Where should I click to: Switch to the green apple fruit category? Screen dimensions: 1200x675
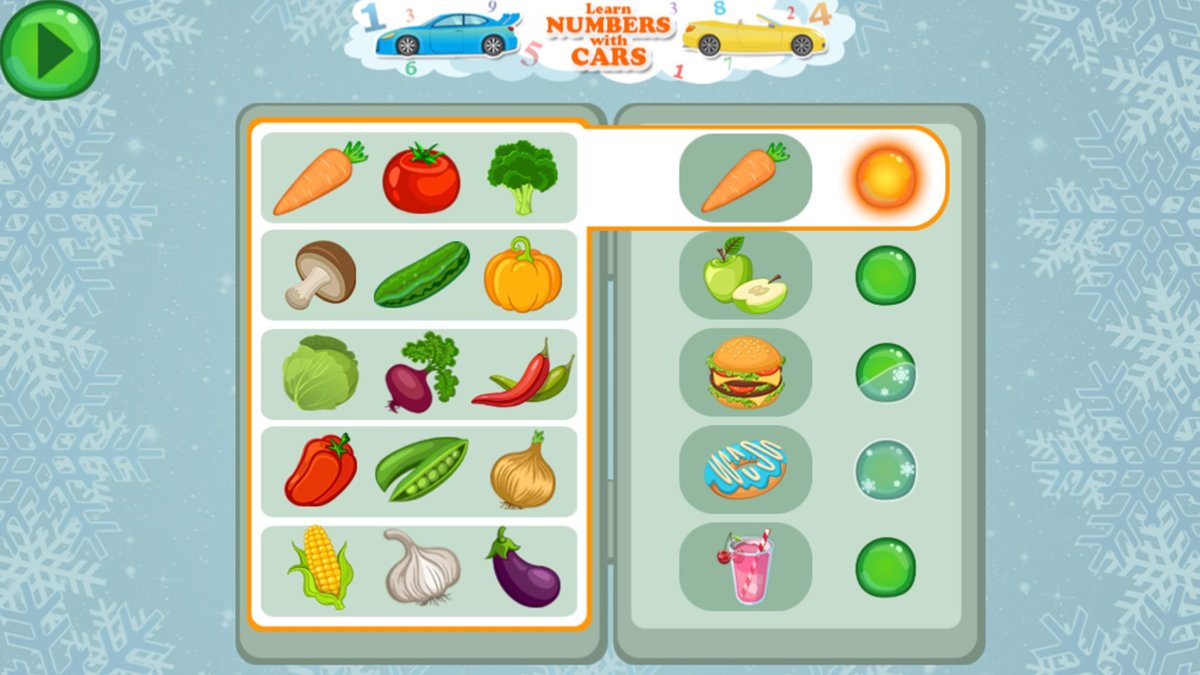[x=745, y=275]
